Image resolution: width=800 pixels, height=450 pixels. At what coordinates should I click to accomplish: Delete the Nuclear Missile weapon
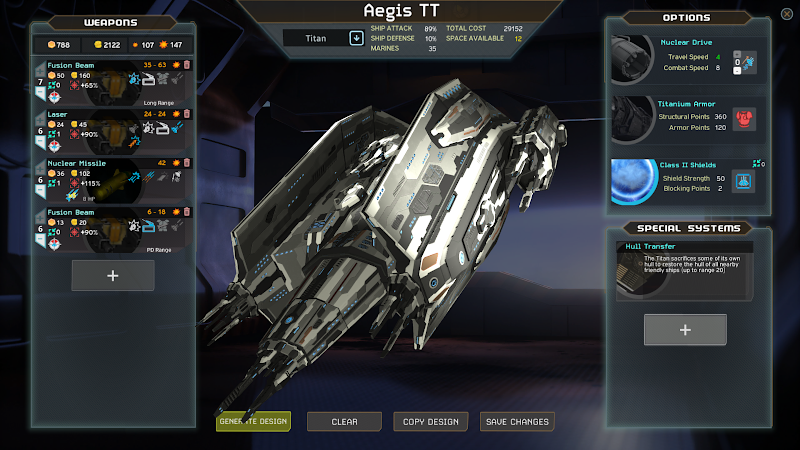point(185,162)
